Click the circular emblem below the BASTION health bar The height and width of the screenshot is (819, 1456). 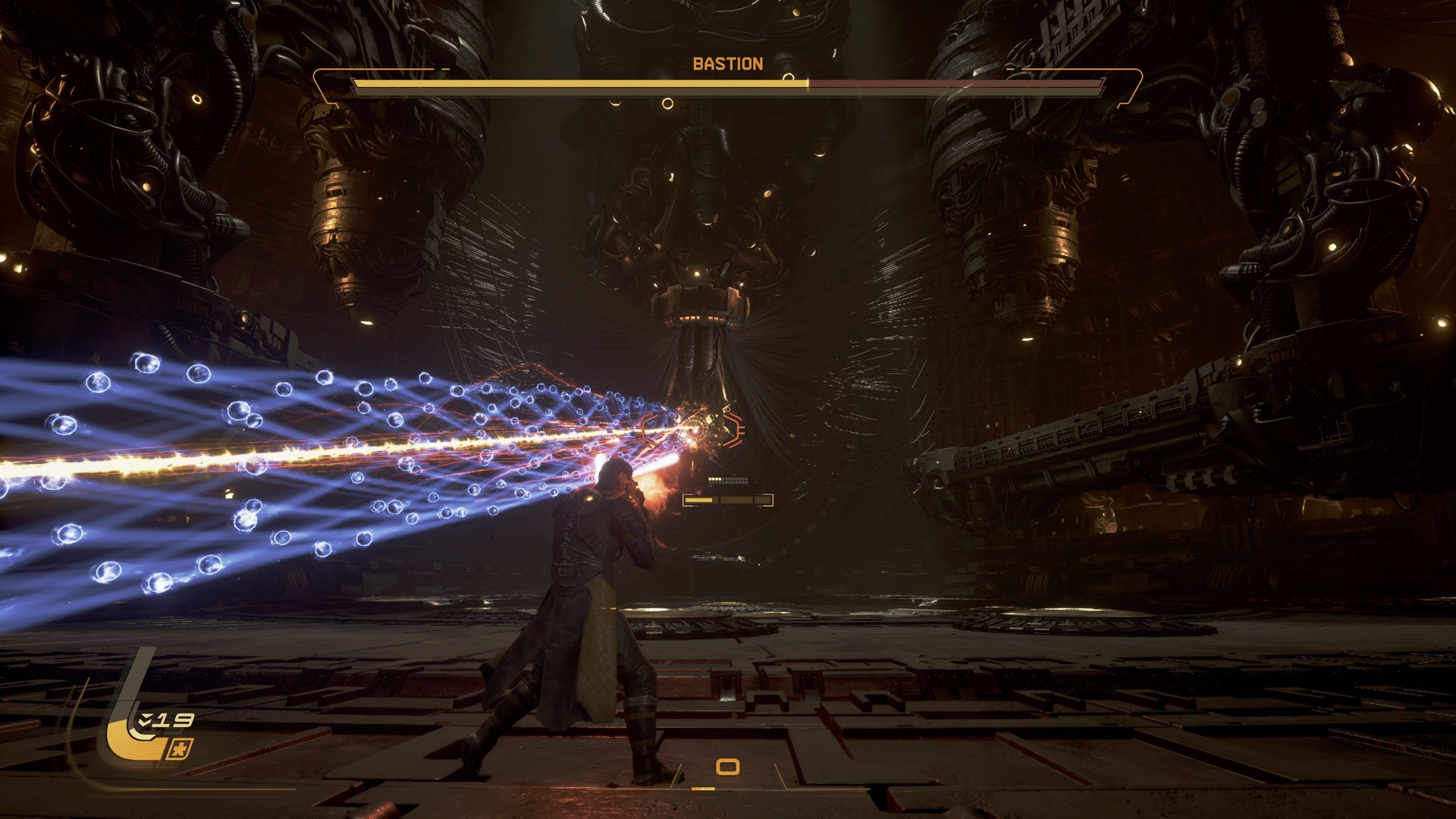(x=668, y=103)
